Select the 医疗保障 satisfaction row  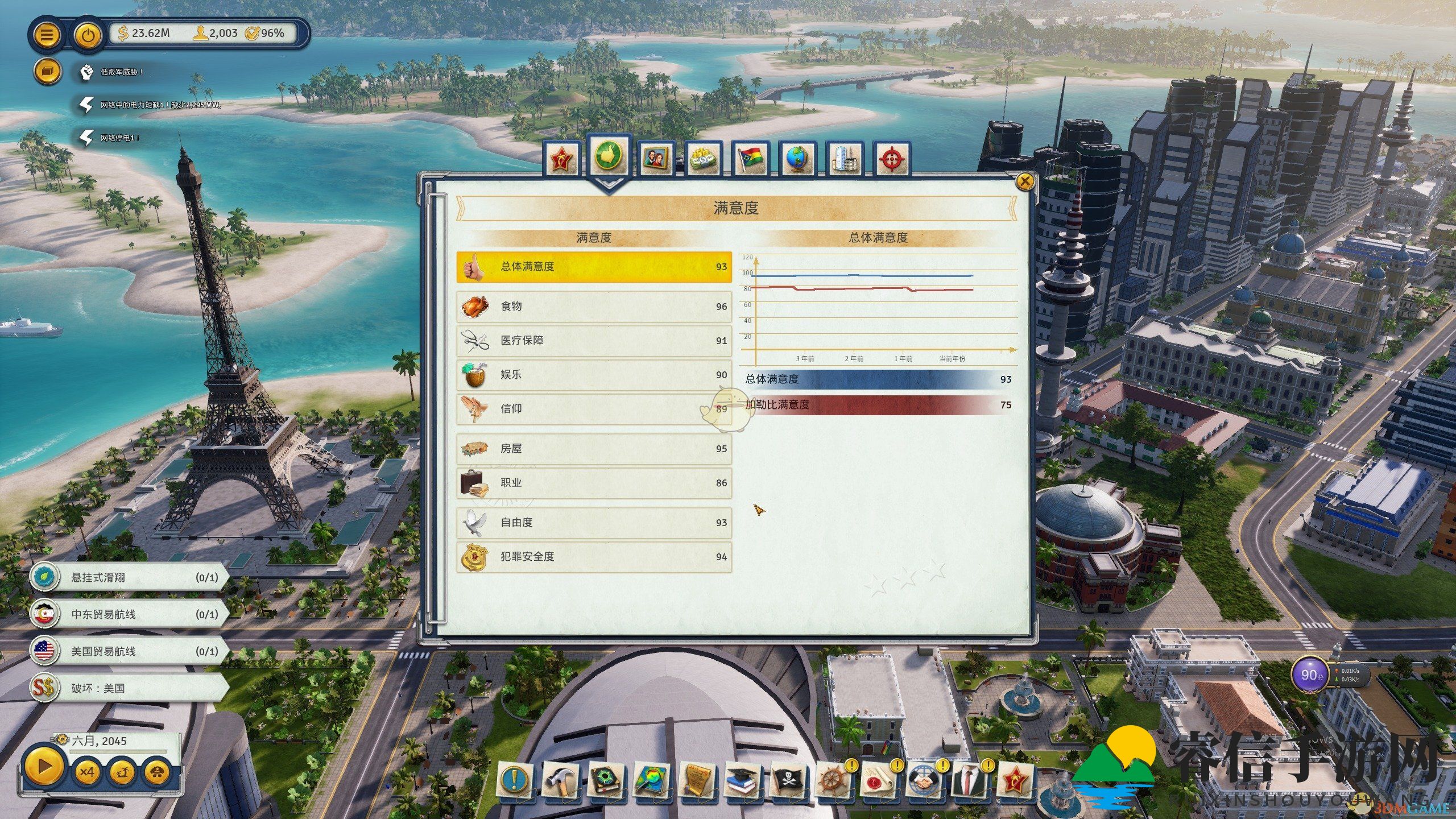(594, 341)
